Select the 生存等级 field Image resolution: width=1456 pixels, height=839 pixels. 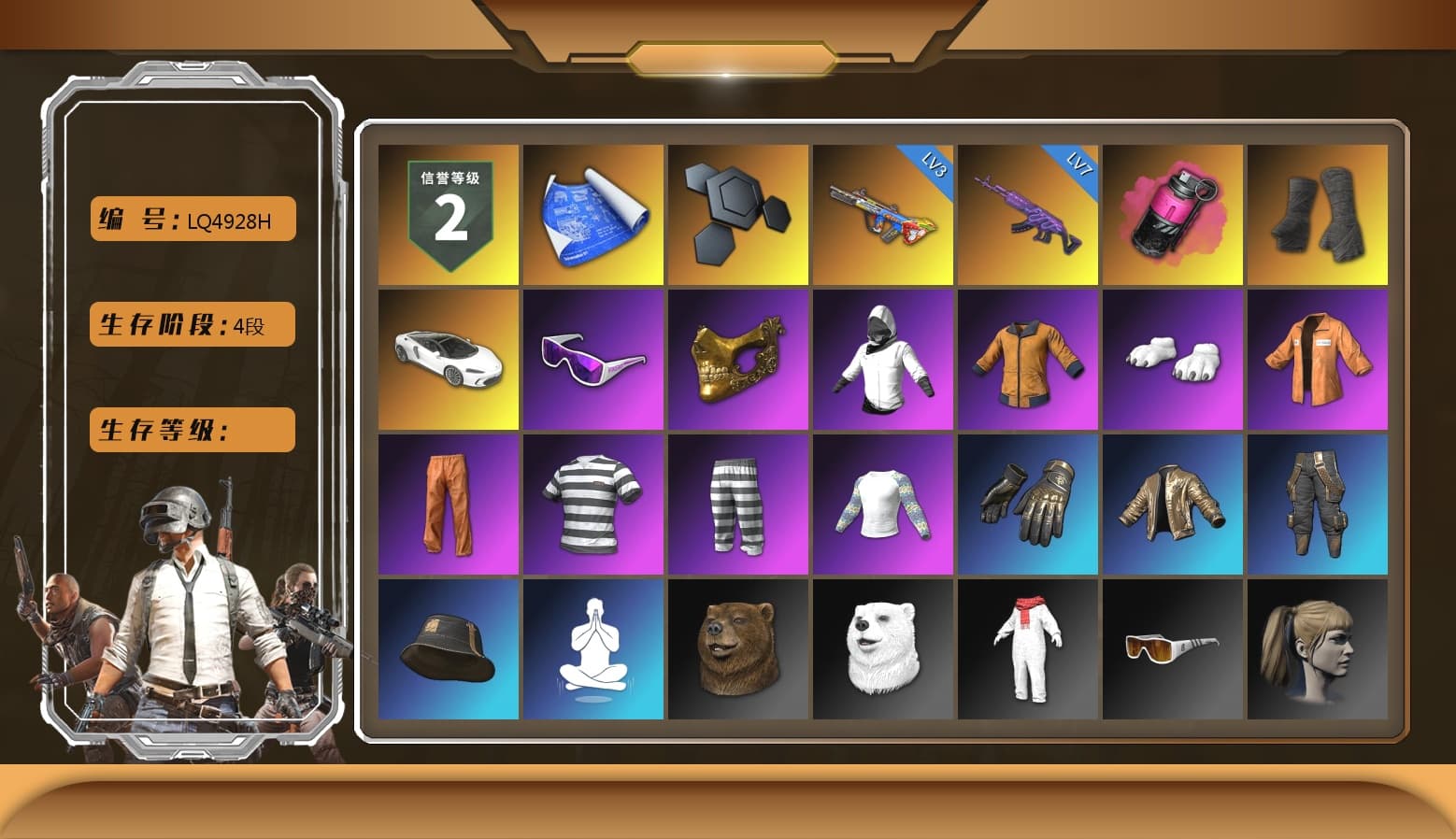click(x=191, y=430)
